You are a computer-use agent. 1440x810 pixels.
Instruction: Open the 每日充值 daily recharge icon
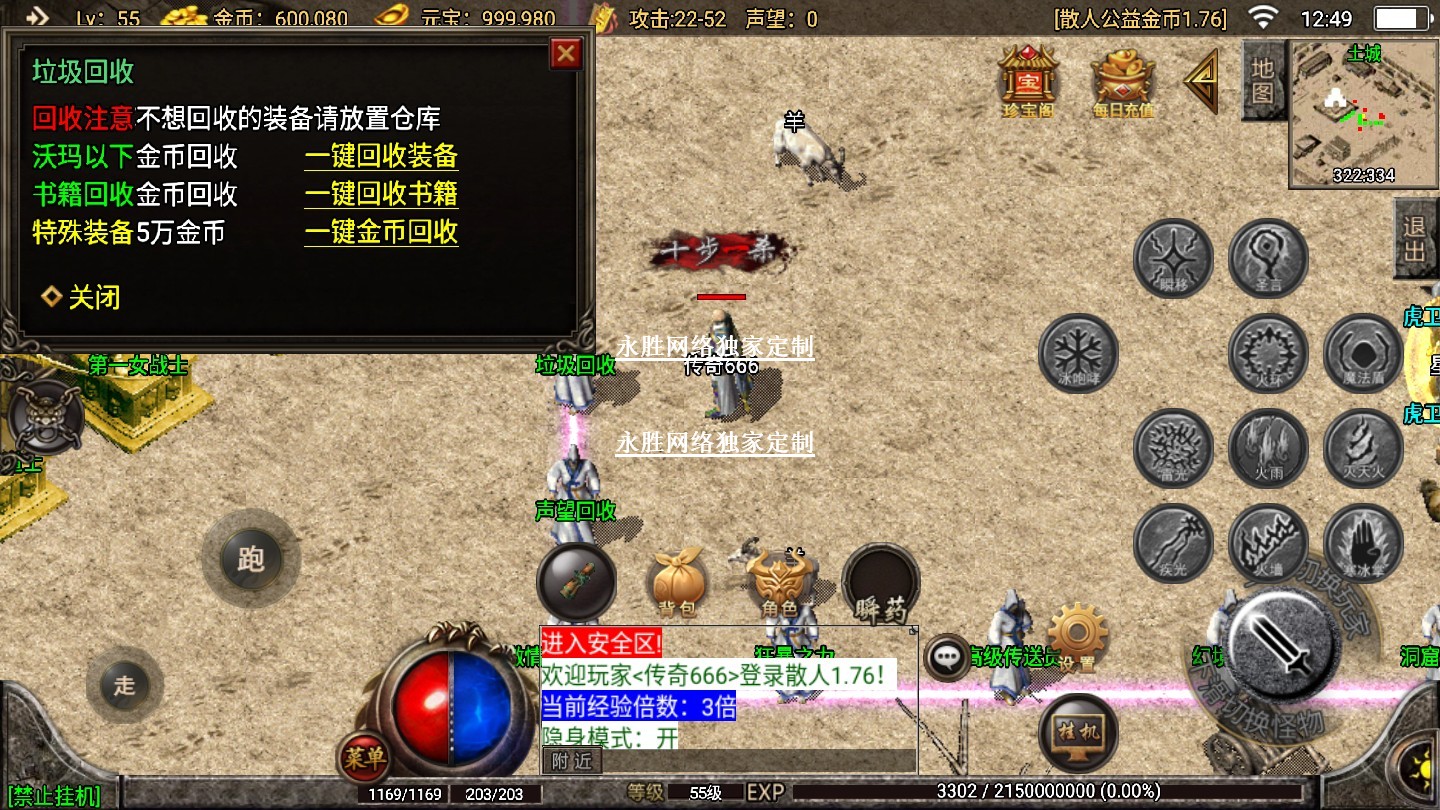(x=1122, y=80)
